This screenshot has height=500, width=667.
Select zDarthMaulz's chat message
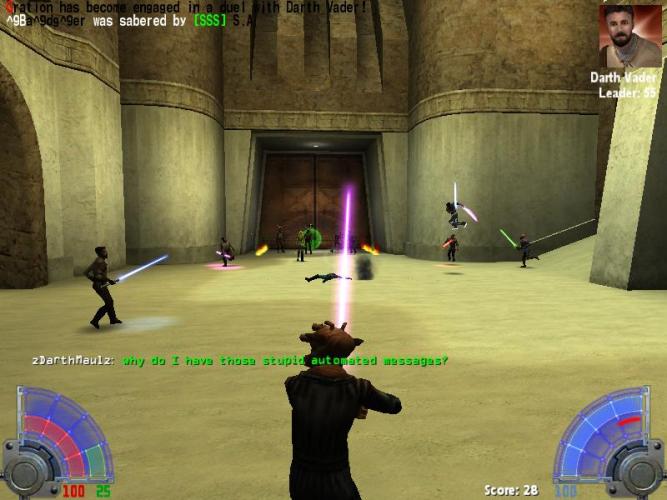pos(284,360)
